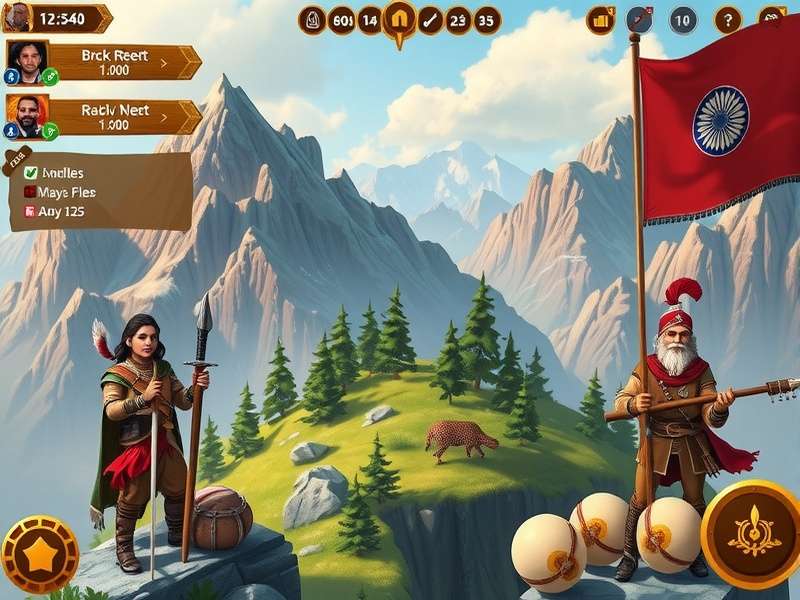Click the partly hidden icon at the top-right corner
800x600 pixels.
point(773,17)
